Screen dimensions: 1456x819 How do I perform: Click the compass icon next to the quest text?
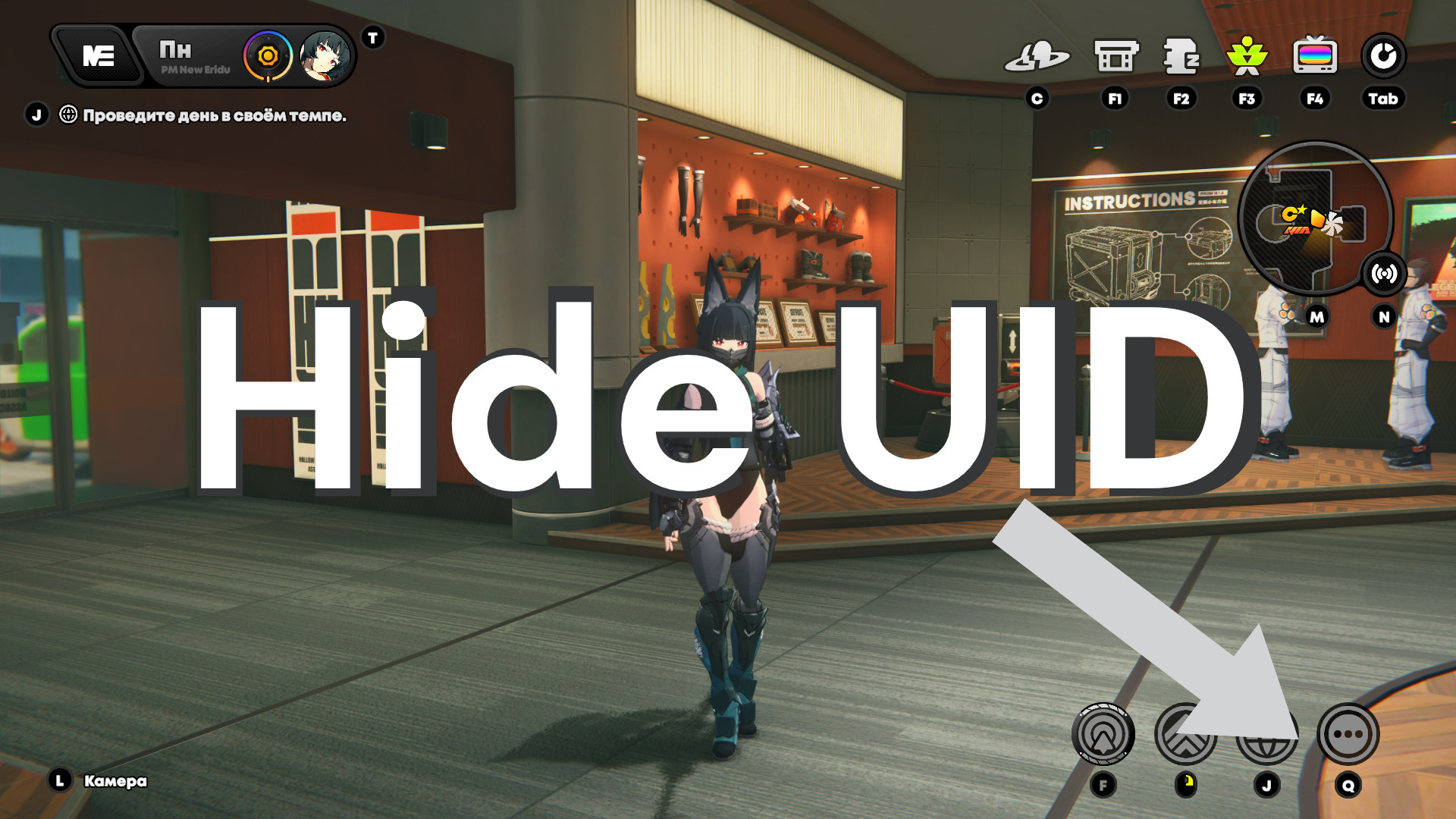67,114
